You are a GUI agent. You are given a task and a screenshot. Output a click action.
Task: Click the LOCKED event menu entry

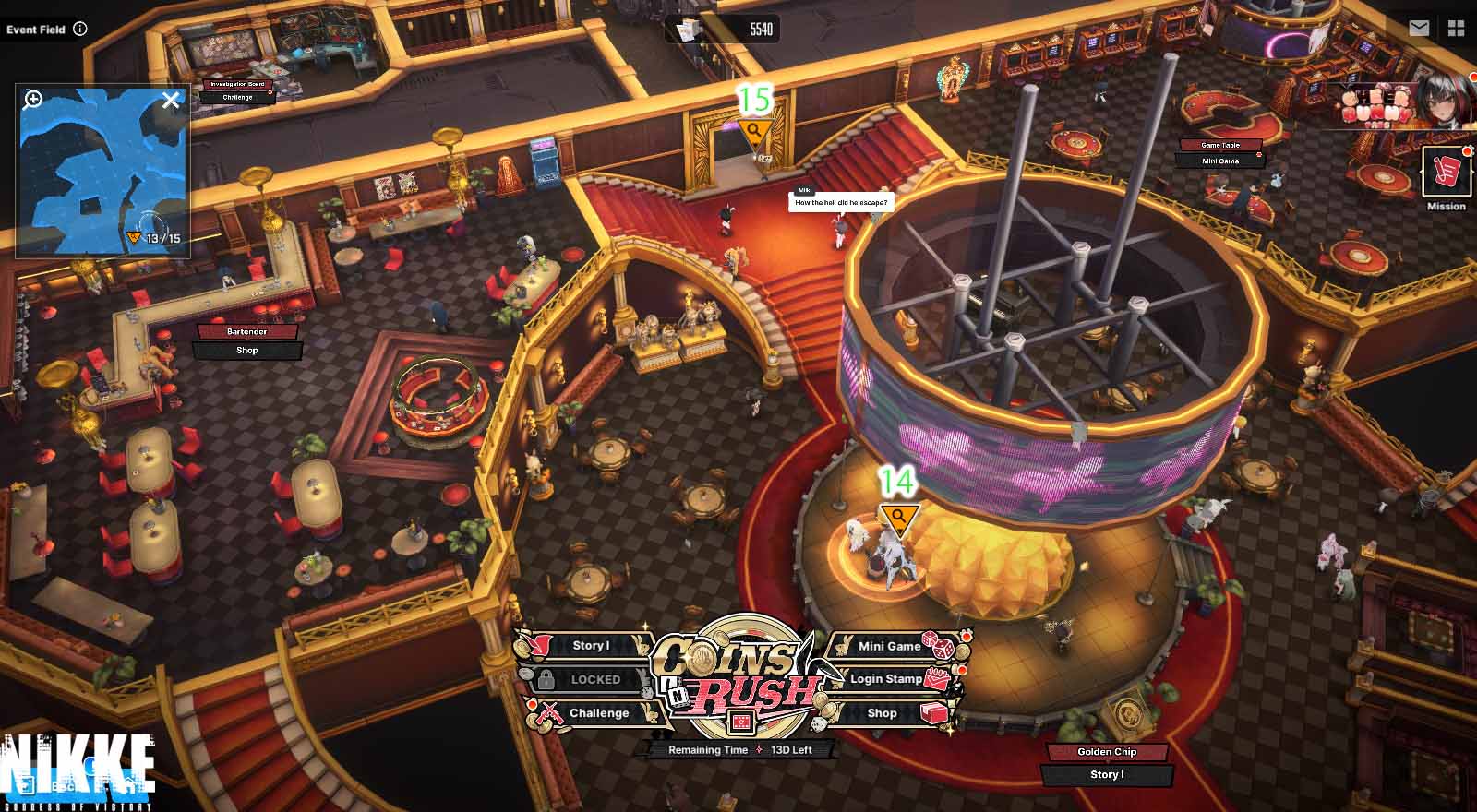point(594,680)
